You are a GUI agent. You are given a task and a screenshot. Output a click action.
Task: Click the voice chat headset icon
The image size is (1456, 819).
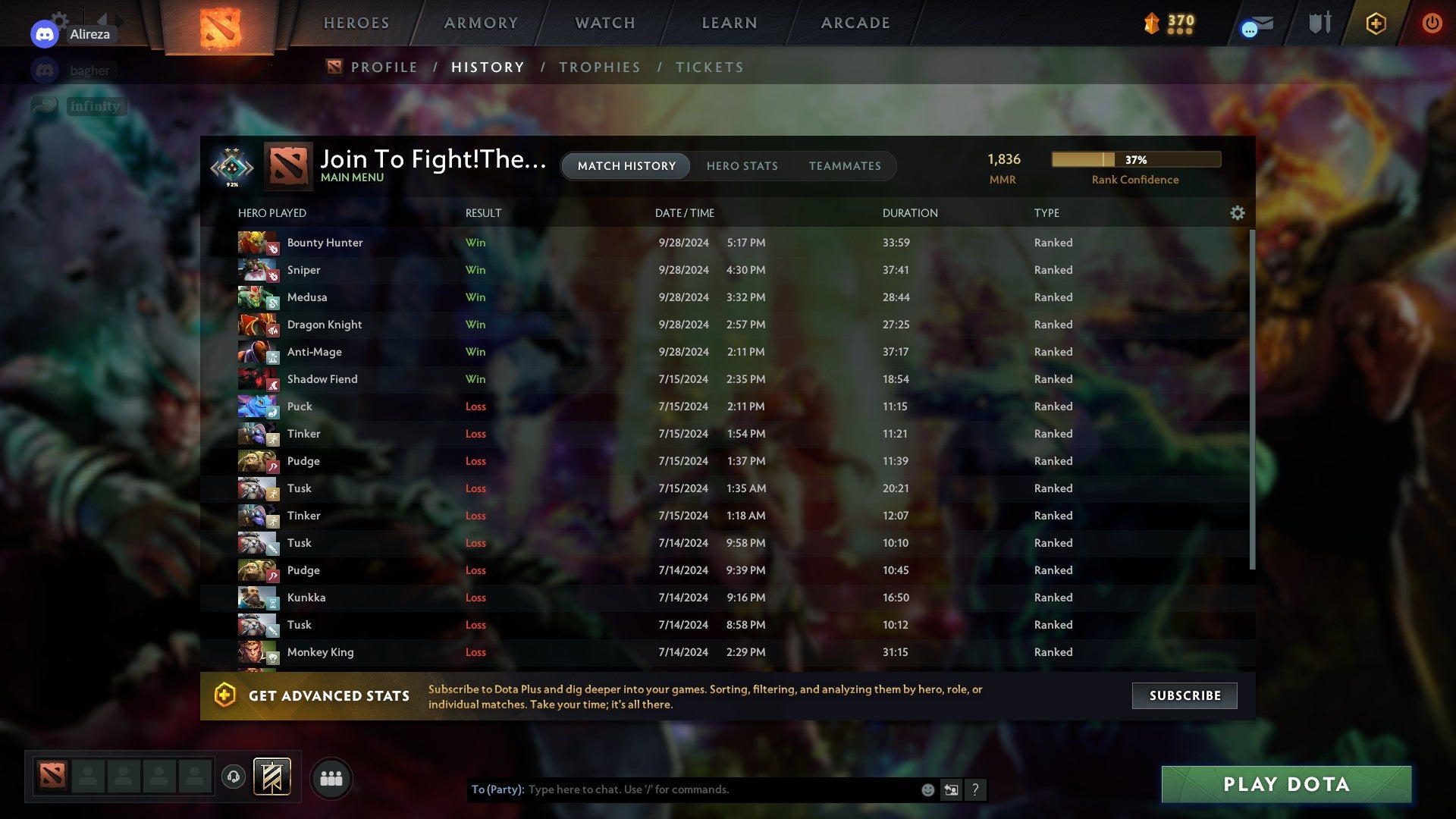[x=233, y=777]
